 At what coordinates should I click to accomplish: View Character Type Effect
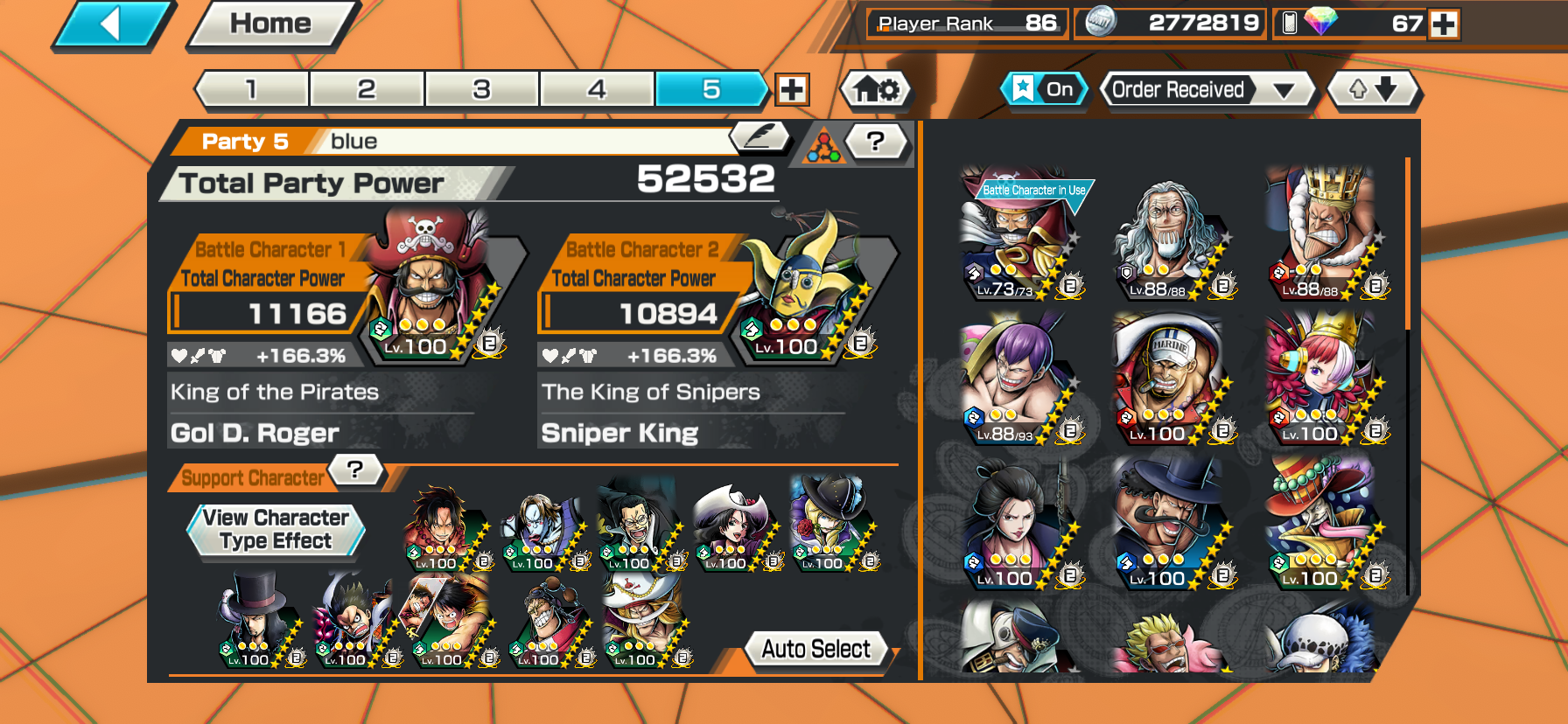click(276, 530)
